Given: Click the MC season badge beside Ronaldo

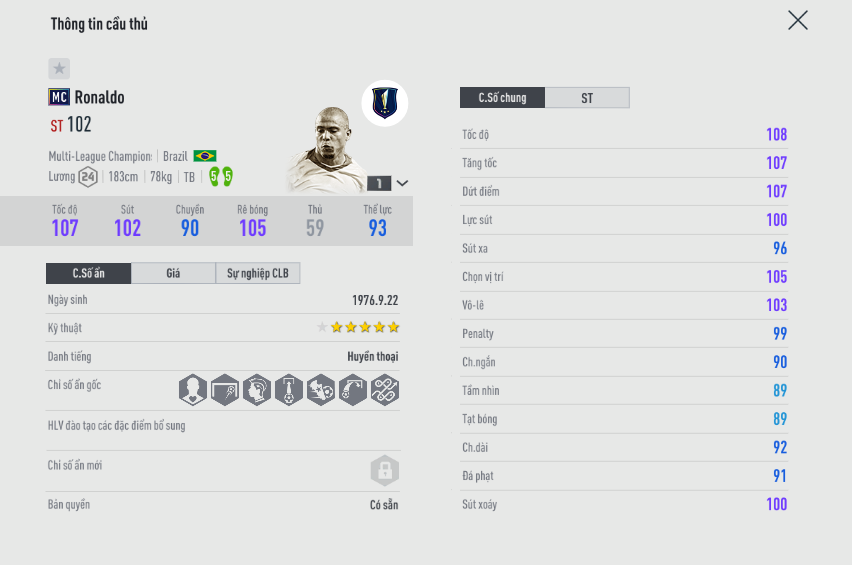Looking at the screenshot, I should pos(58,97).
